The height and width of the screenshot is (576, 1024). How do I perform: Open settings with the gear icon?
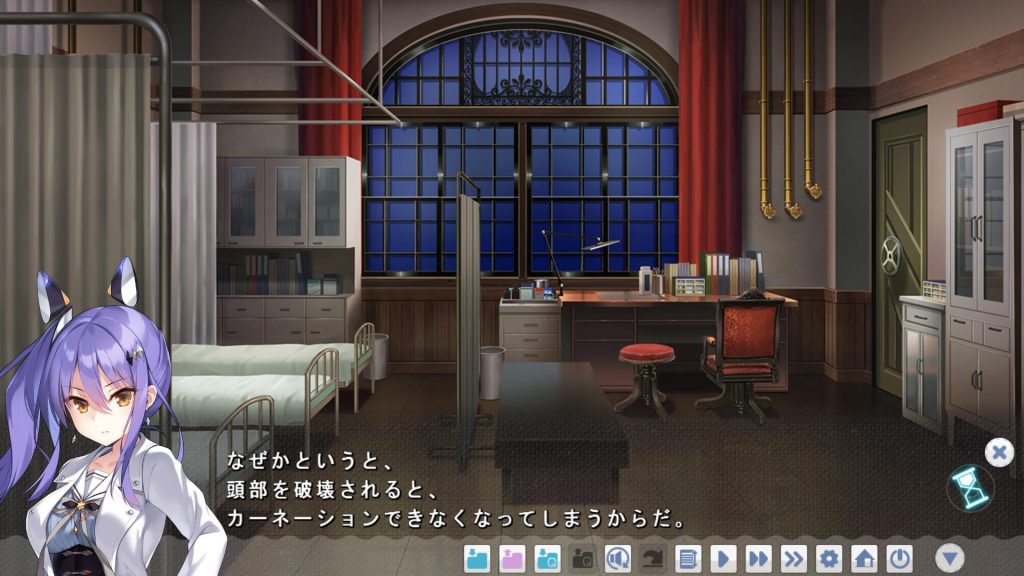pos(829,558)
